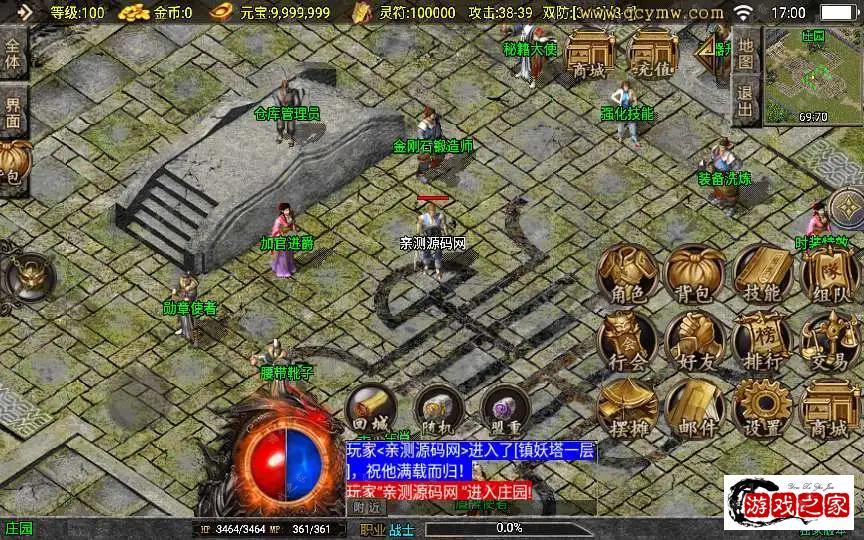The width and height of the screenshot is (864, 540).
Task: Use the 回城 town return scroll
Action: click(371, 410)
